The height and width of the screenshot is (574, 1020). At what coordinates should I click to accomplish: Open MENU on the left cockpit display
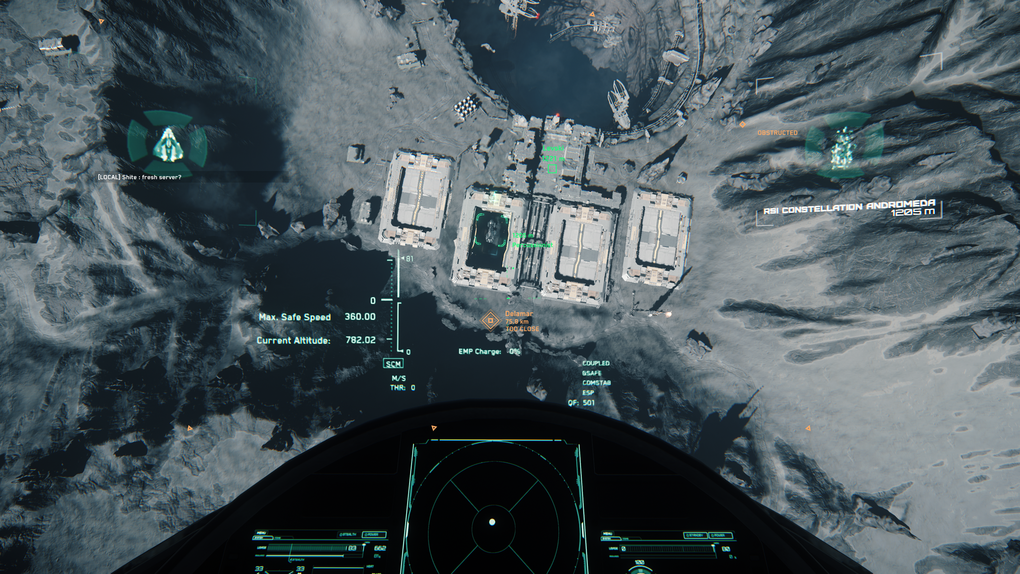point(262,534)
